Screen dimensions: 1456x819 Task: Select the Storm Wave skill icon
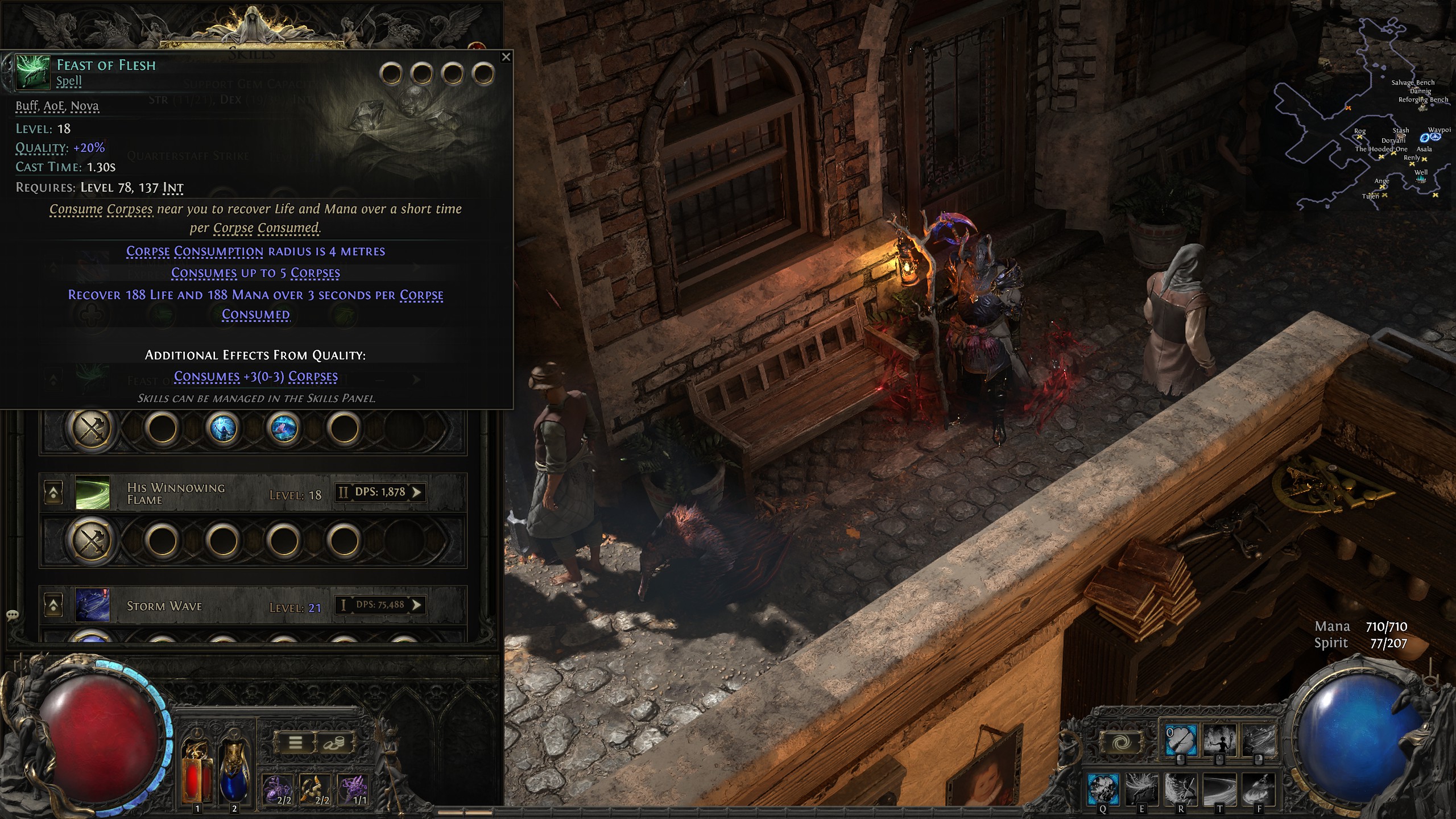(93, 605)
